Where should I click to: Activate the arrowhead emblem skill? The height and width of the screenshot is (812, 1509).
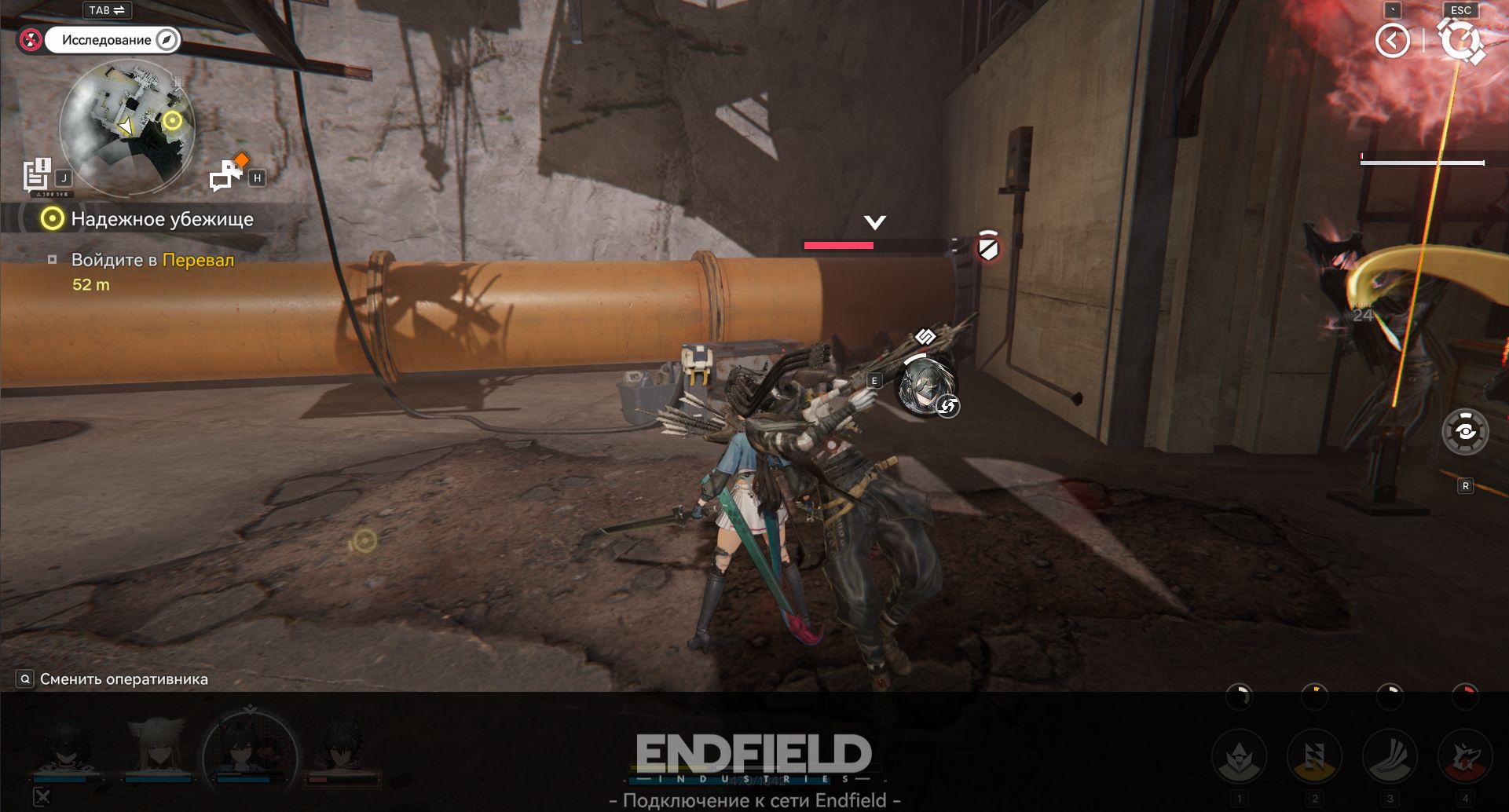[x=1239, y=757]
